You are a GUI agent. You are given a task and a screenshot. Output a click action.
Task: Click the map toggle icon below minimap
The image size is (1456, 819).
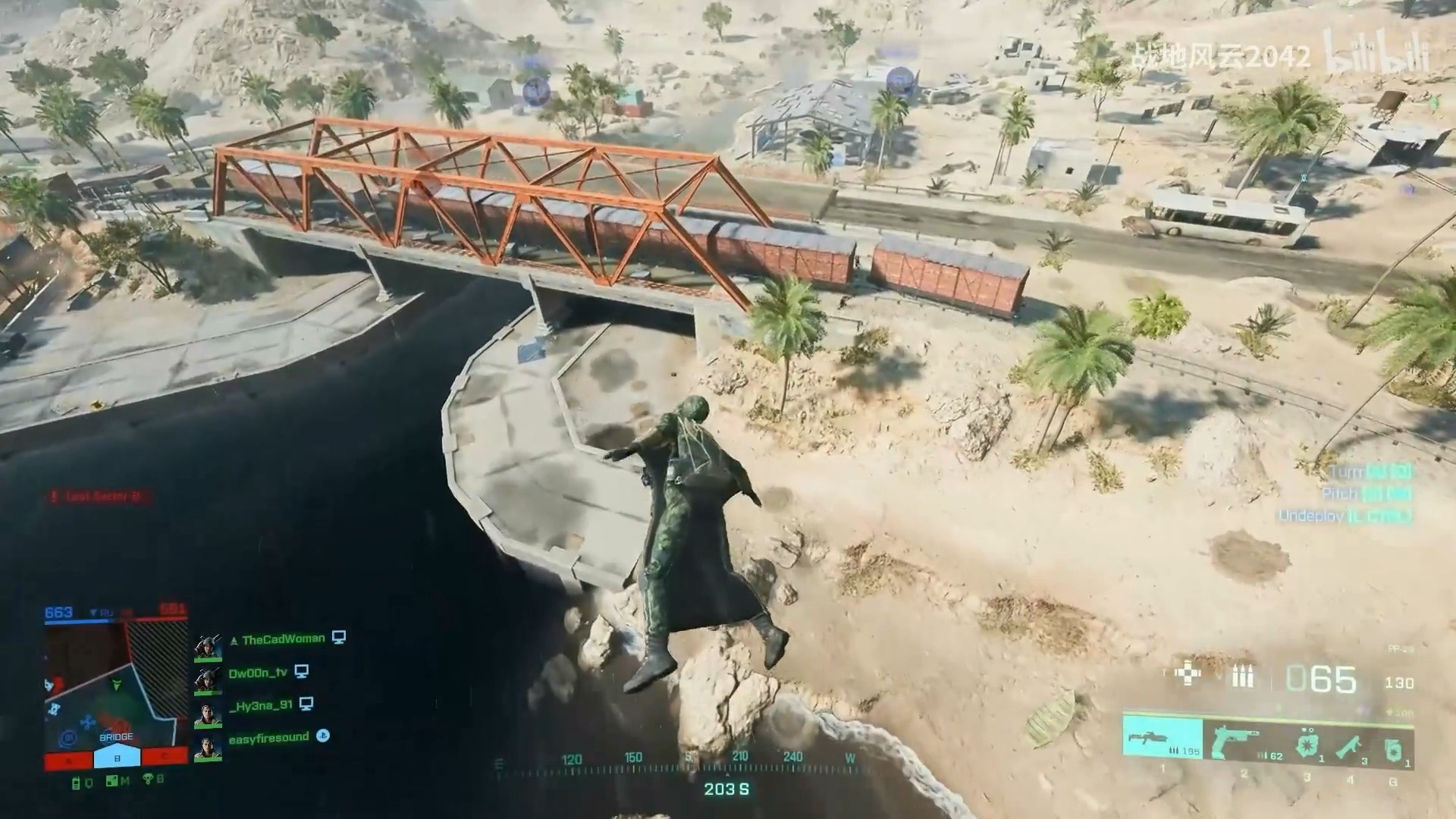113,781
